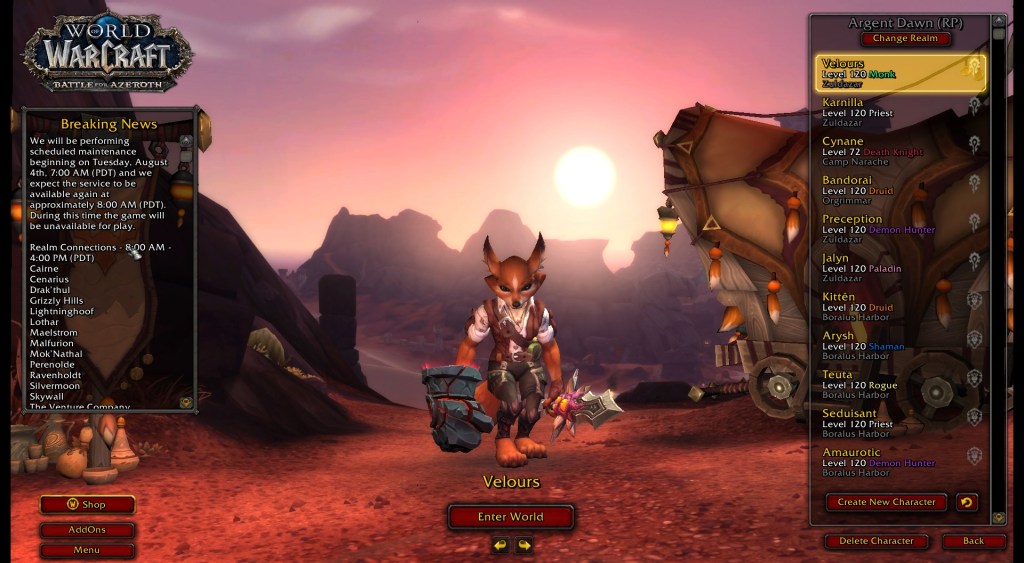Open the in-game Shop

click(87, 505)
